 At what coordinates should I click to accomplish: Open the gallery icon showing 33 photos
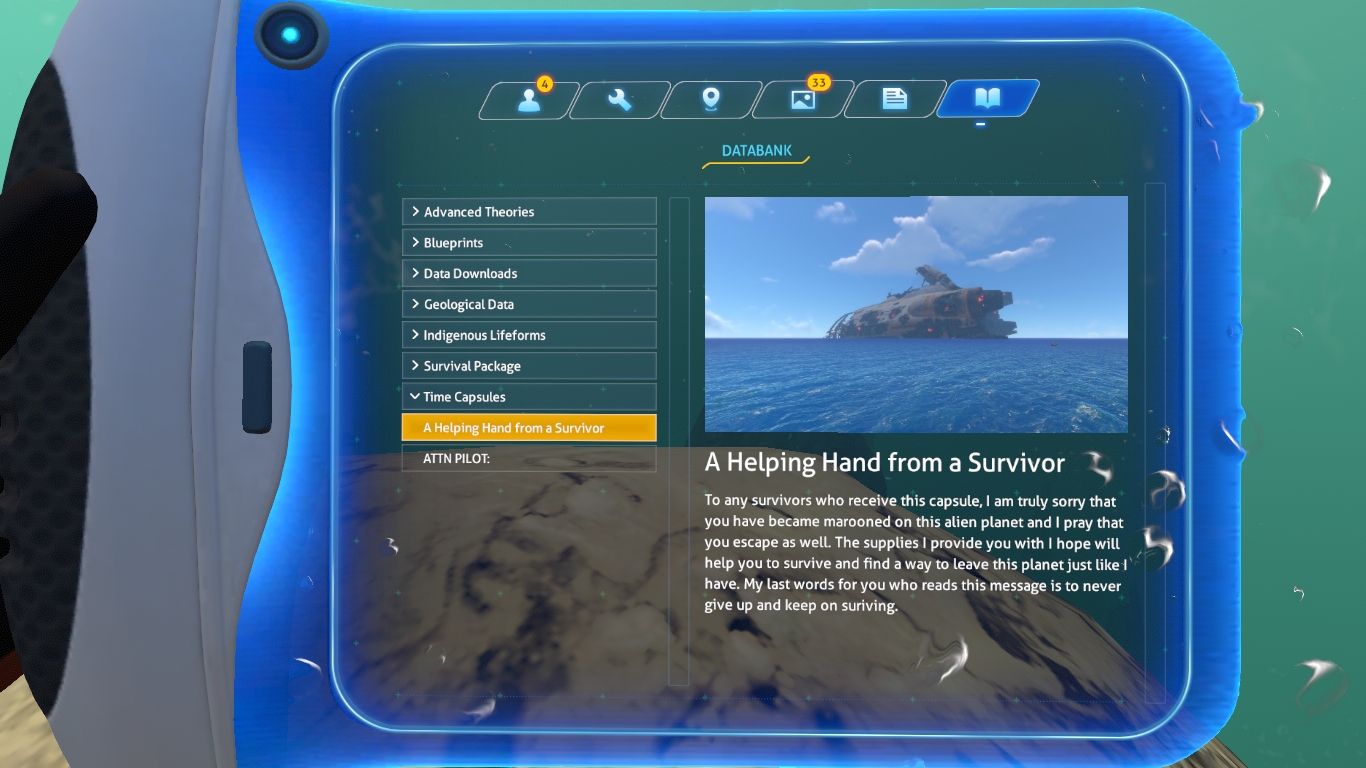click(801, 98)
